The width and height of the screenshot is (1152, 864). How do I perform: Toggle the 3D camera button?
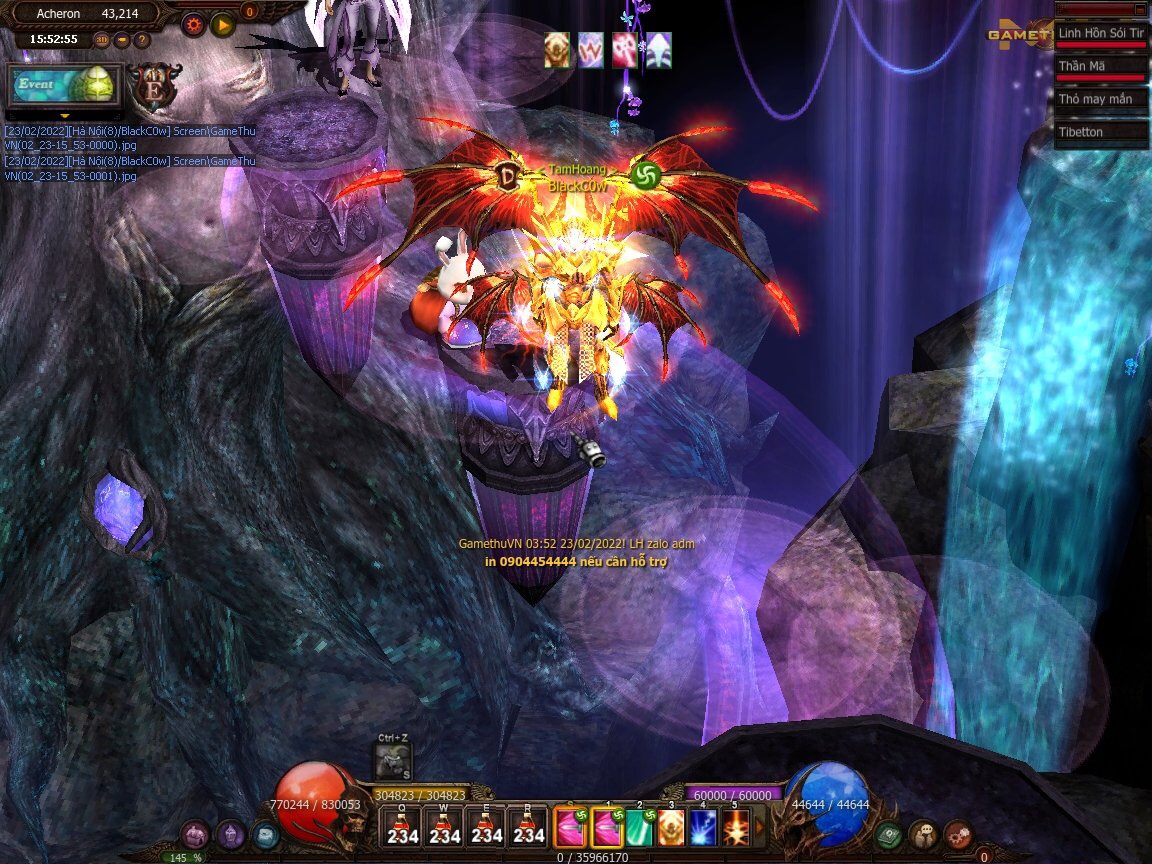[102, 40]
